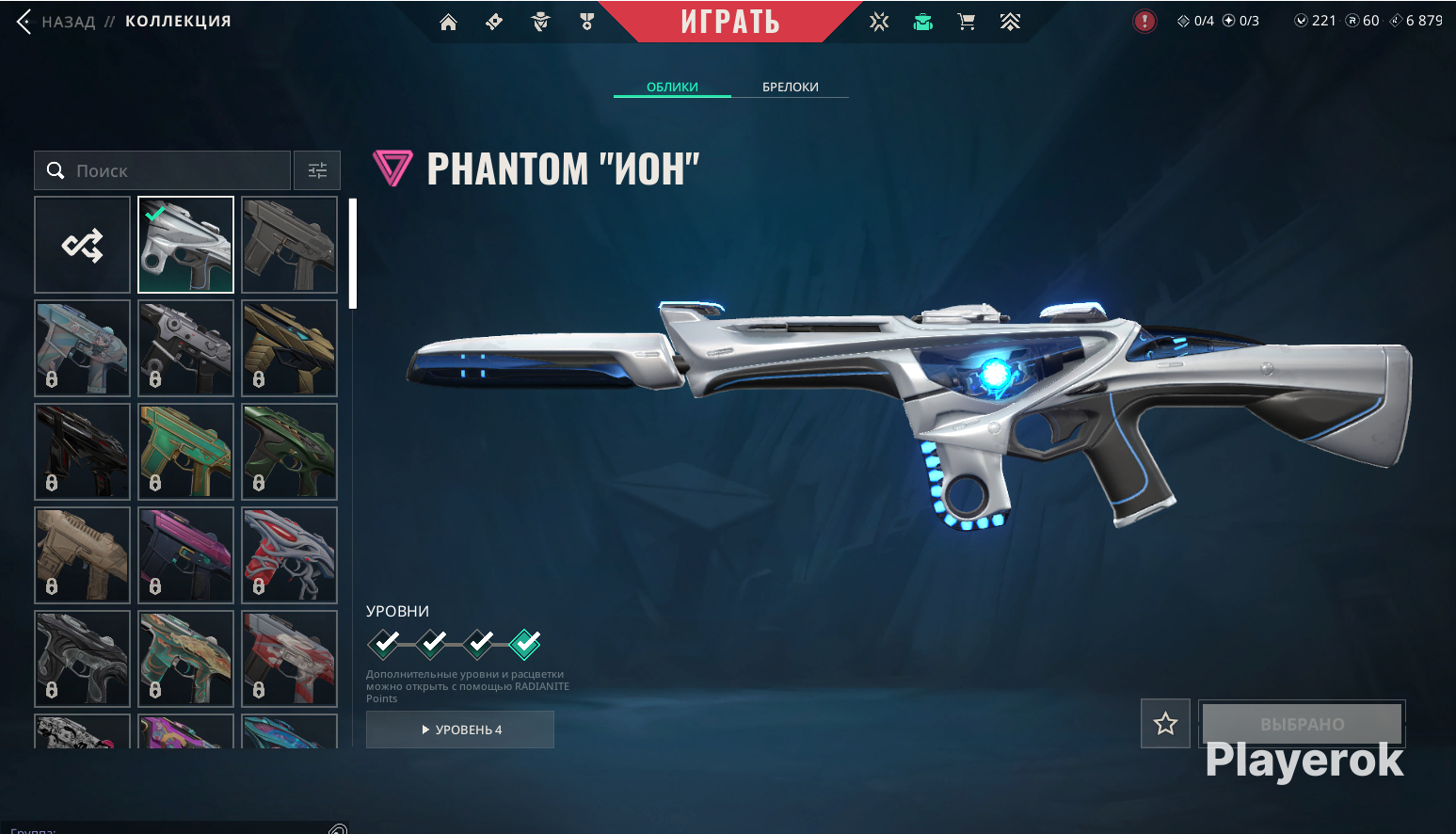Toggle the favorite star button
Image resolution: width=1456 pixels, height=834 pixels.
click(x=1165, y=724)
